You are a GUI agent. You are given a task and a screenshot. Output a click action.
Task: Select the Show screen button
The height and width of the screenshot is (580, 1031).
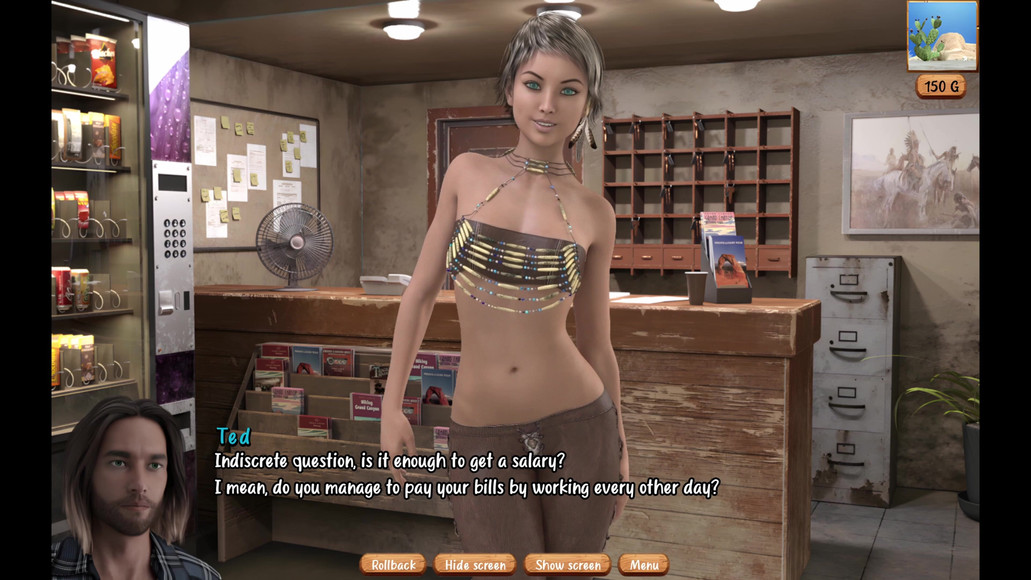(x=567, y=565)
